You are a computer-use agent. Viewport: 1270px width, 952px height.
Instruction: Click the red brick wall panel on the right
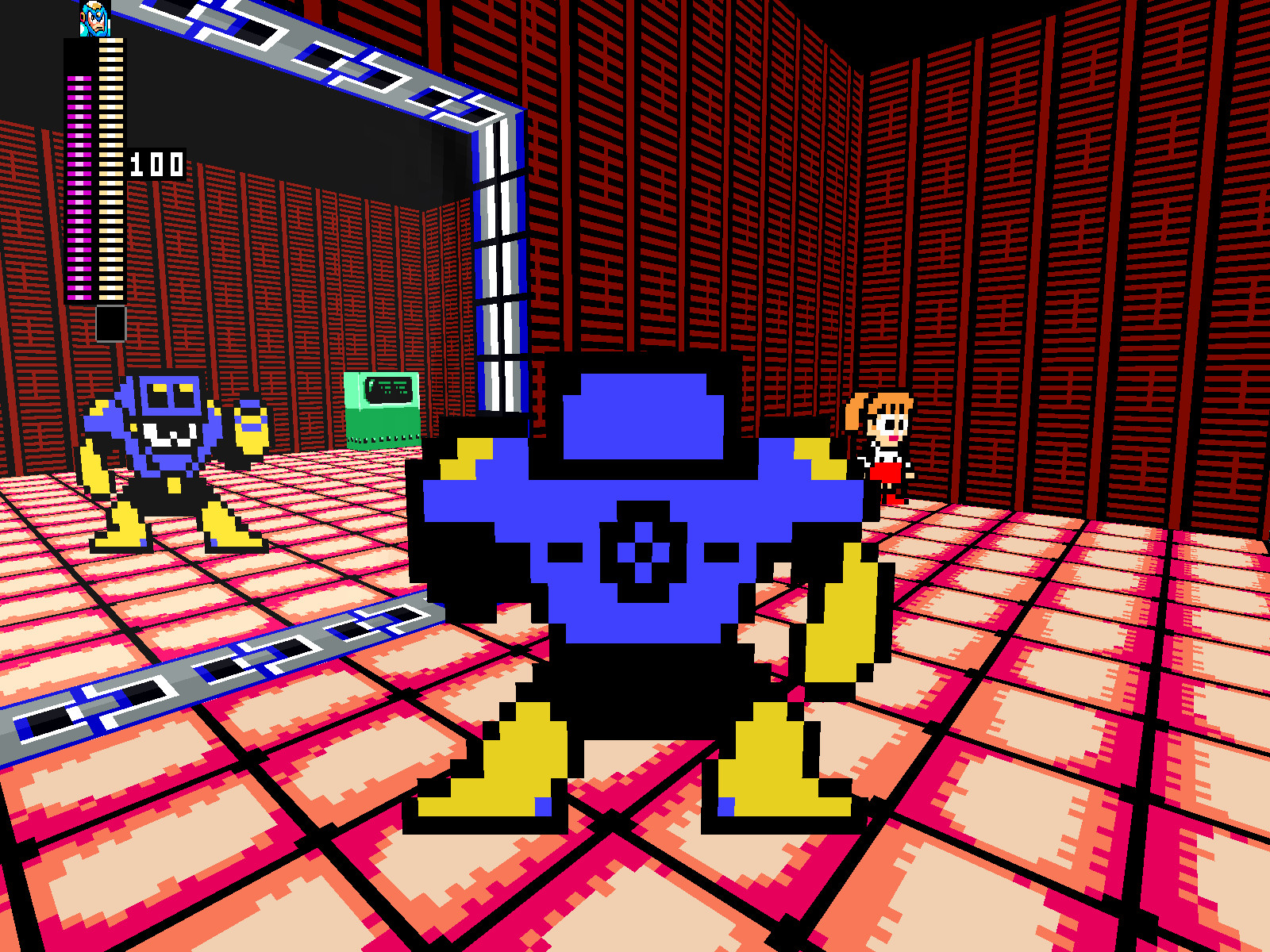tap(1111, 238)
